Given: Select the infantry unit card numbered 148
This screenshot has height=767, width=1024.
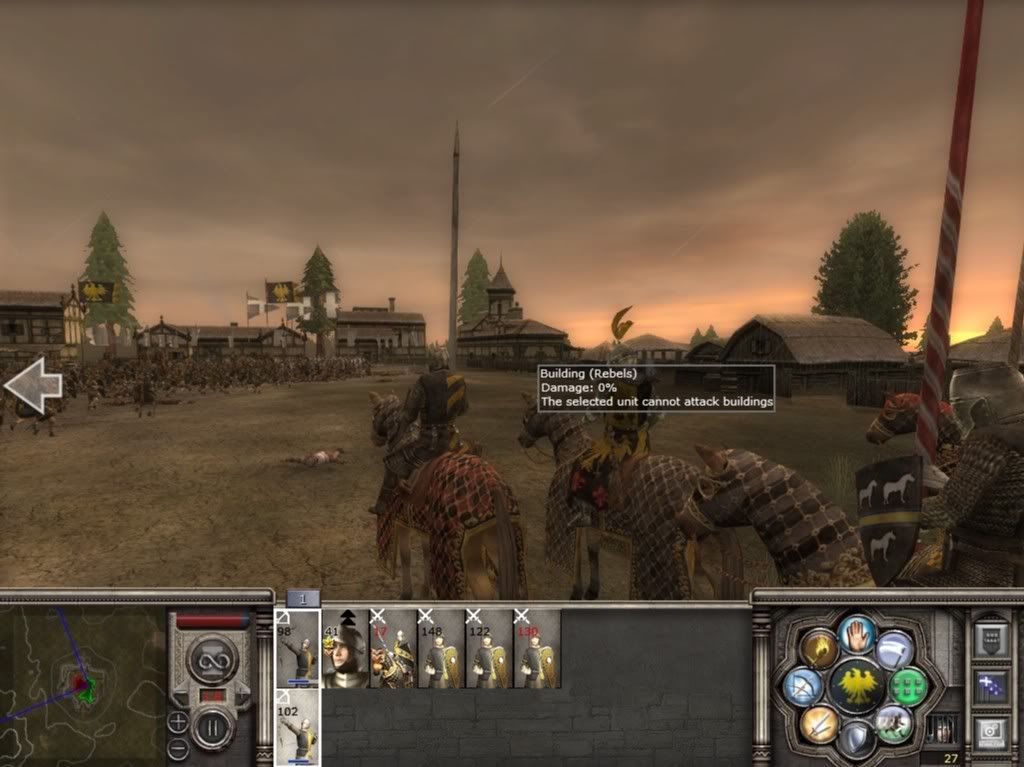Looking at the screenshot, I should 441,648.
